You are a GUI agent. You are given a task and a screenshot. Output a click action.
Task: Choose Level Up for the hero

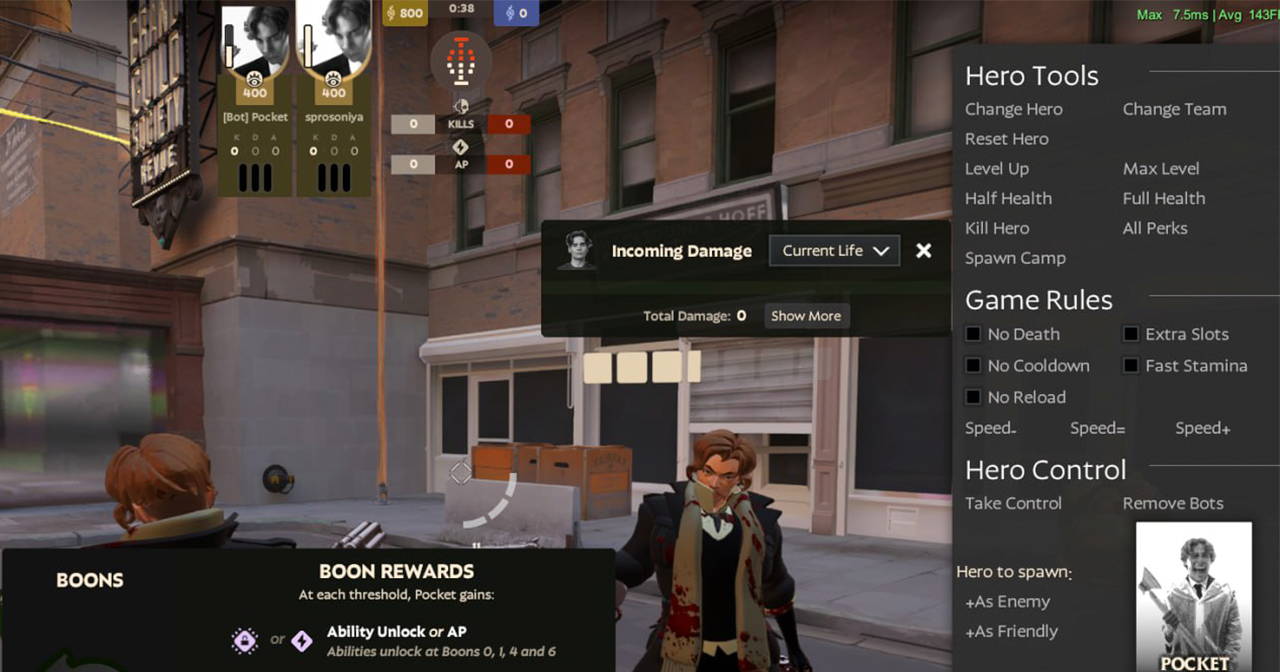coord(996,169)
